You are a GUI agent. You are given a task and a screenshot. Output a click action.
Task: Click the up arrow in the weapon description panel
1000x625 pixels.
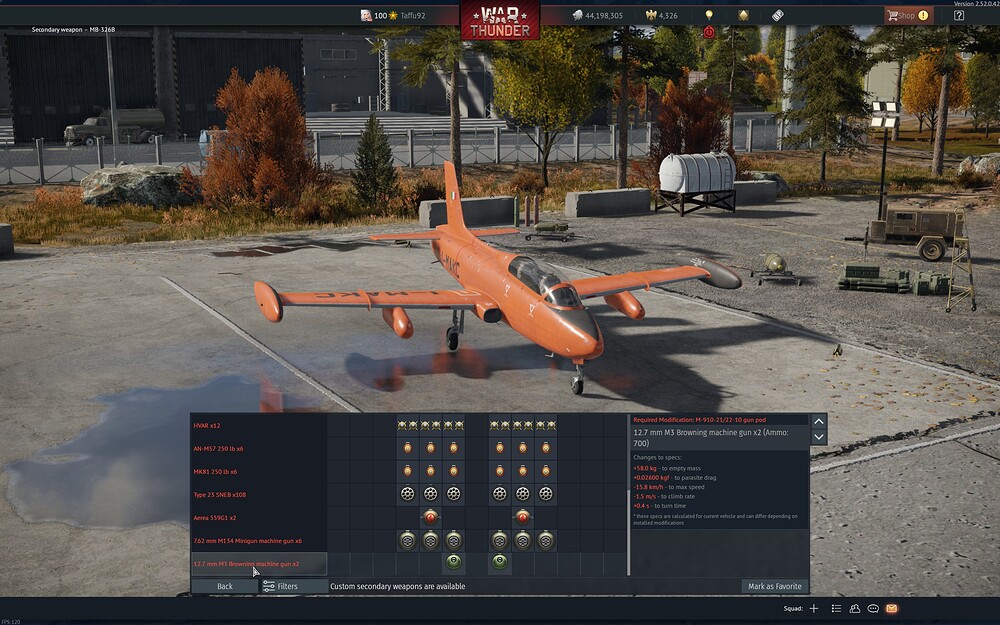point(819,421)
